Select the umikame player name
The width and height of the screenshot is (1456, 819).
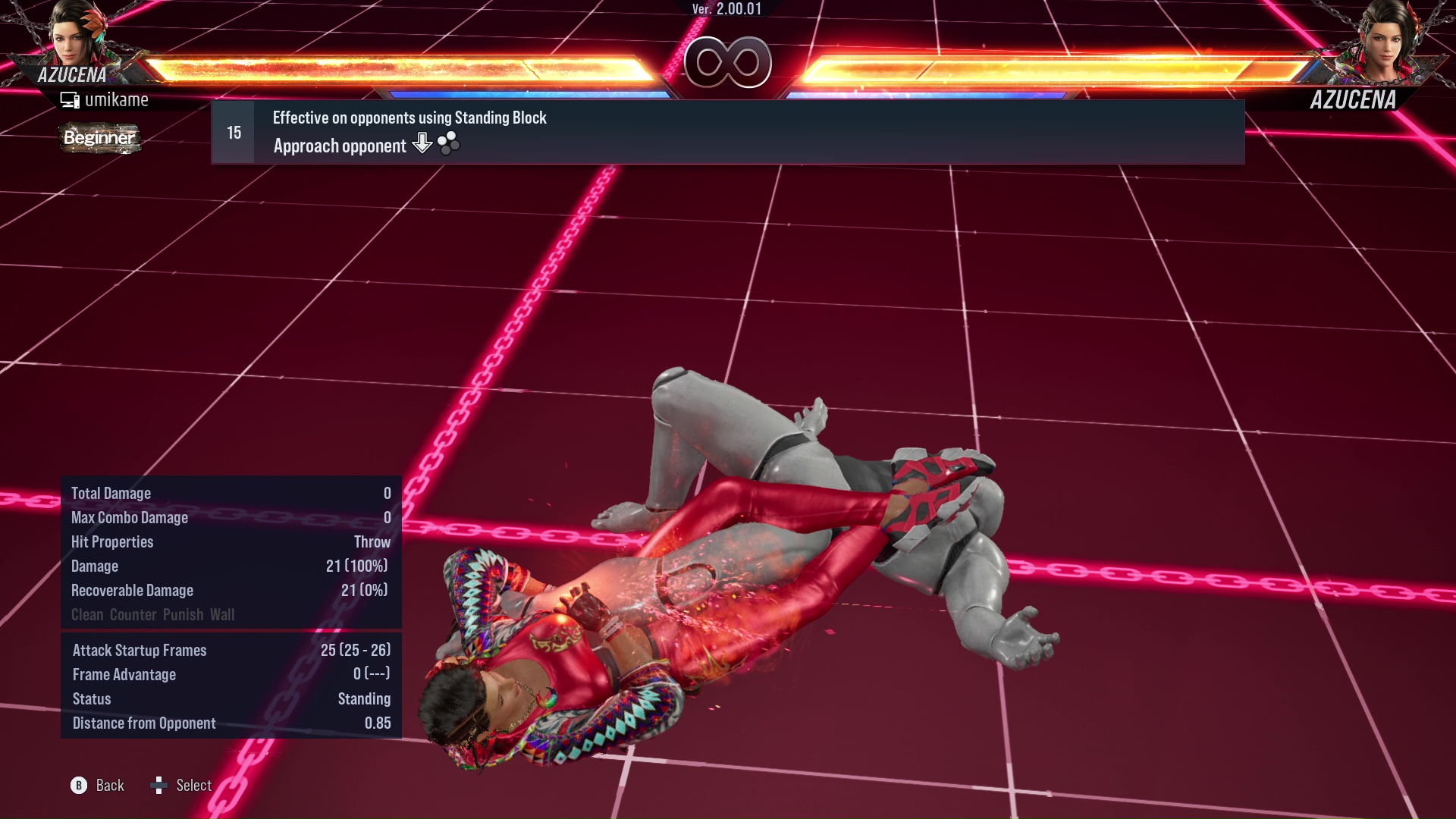(118, 99)
